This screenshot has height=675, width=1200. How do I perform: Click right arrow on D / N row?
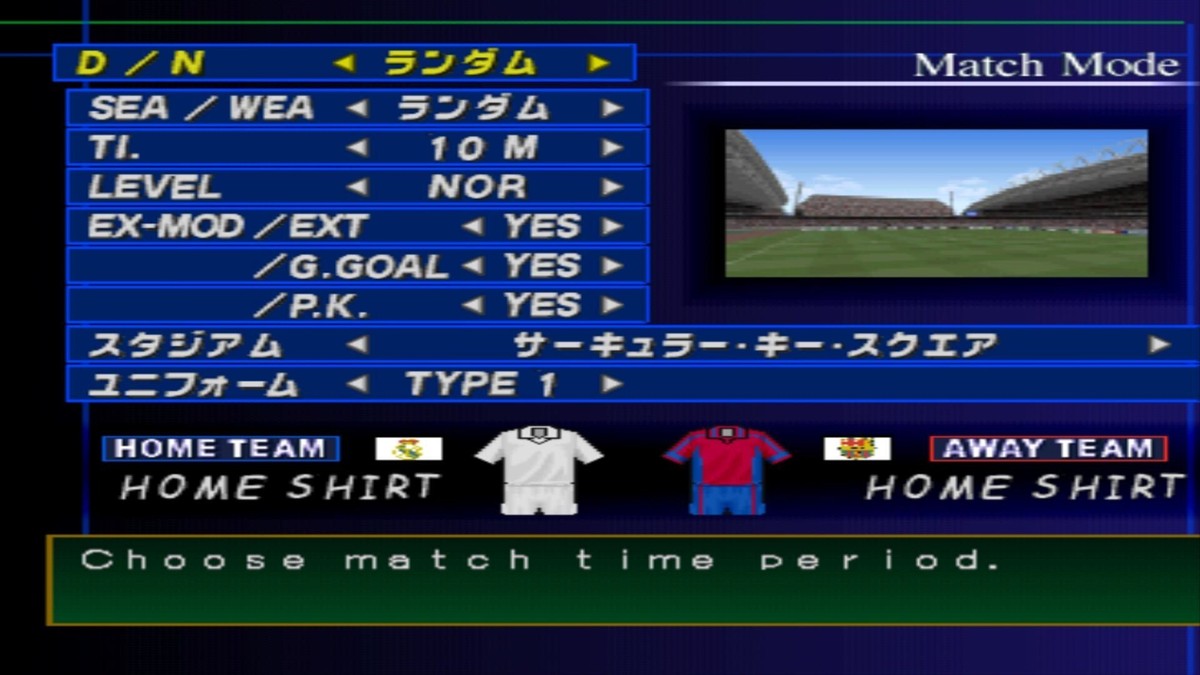coord(599,63)
